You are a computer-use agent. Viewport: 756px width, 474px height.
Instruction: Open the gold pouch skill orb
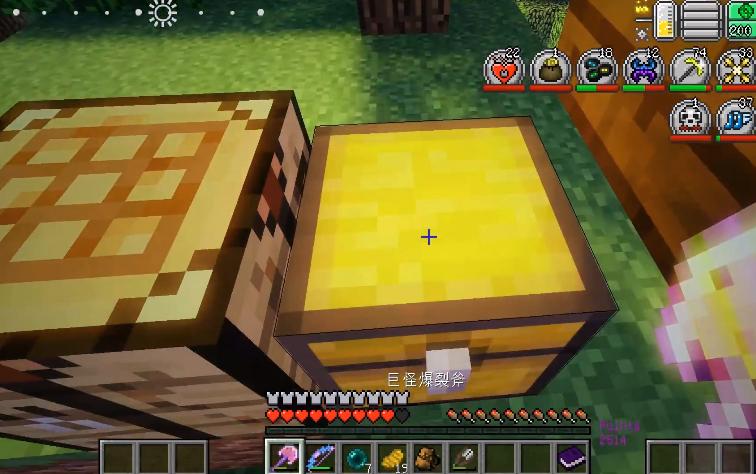coord(550,70)
